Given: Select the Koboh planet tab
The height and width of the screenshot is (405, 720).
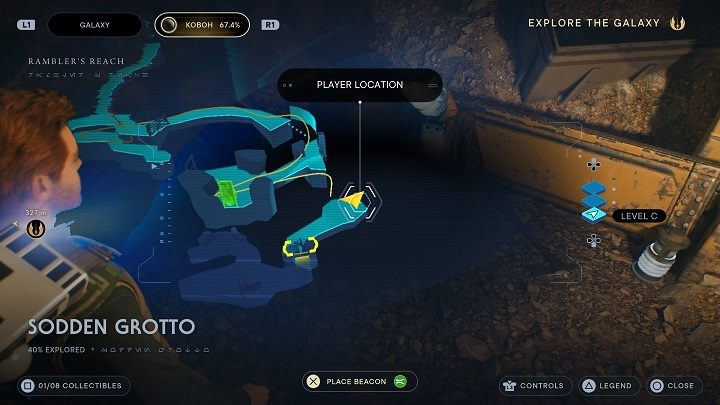Looking at the screenshot, I should (x=202, y=24).
